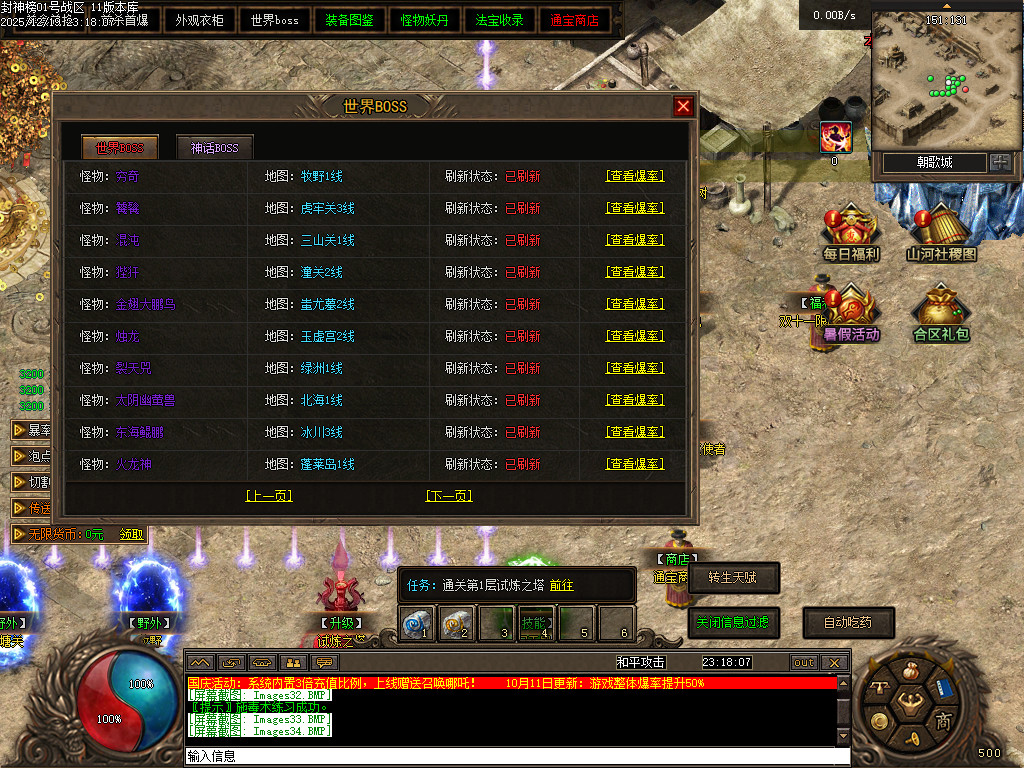This screenshot has width=1024, height=768.
Task: Open the 合区礼包 gift bag
Action: click(941, 313)
